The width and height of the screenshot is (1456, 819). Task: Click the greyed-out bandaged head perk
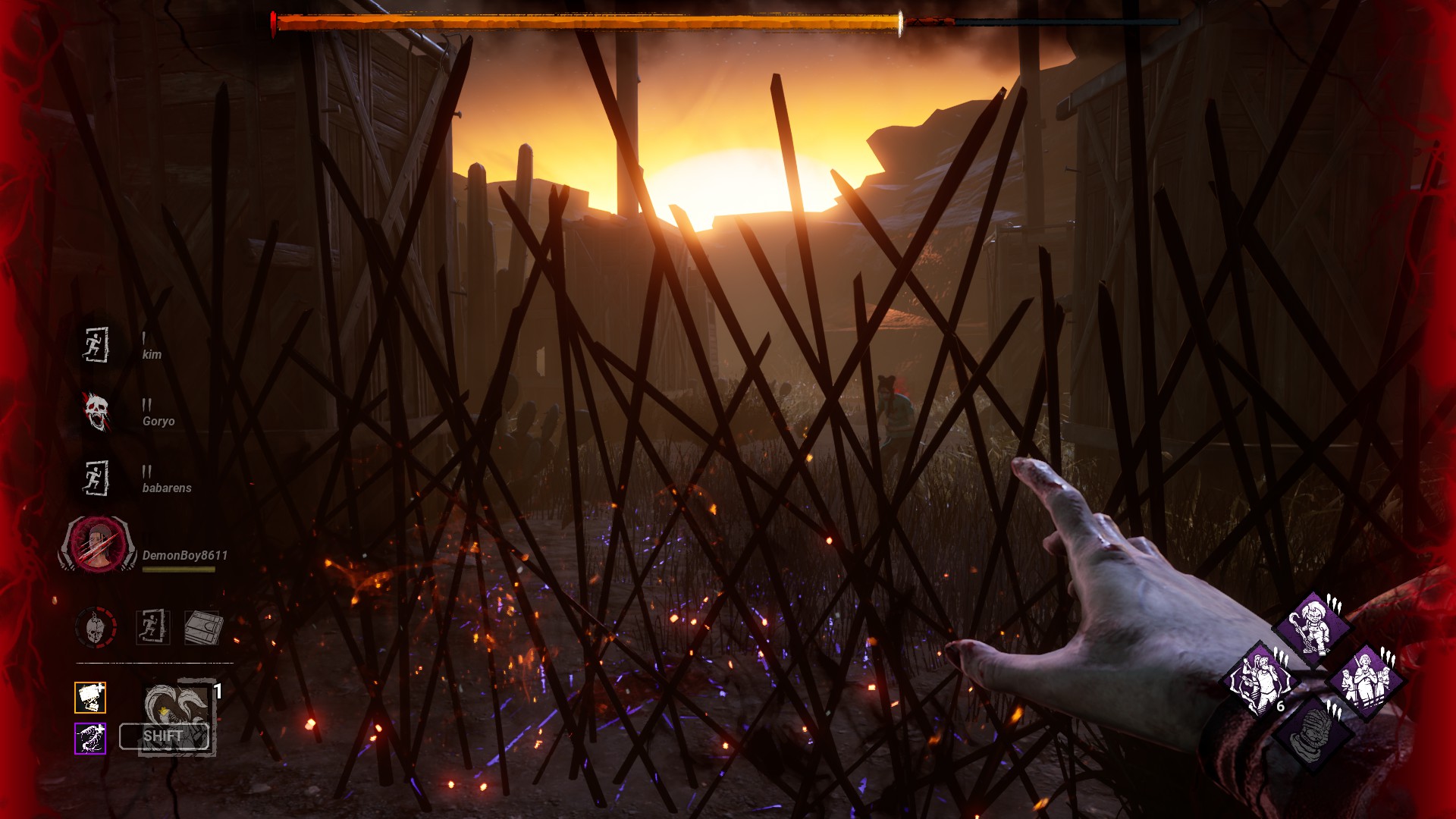click(1312, 733)
